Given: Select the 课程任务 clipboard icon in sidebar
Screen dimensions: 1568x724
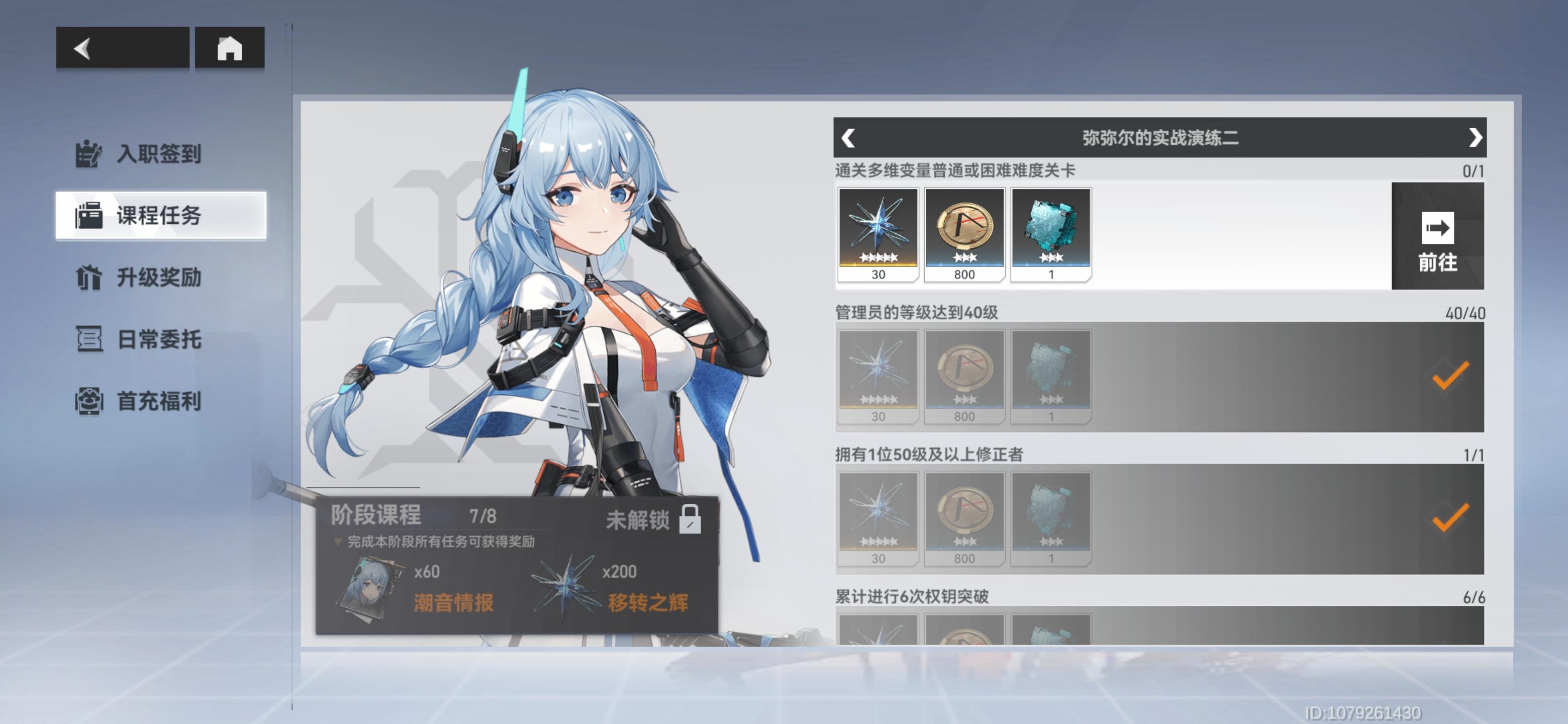Looking at the screenshot, I should point(89,216).
